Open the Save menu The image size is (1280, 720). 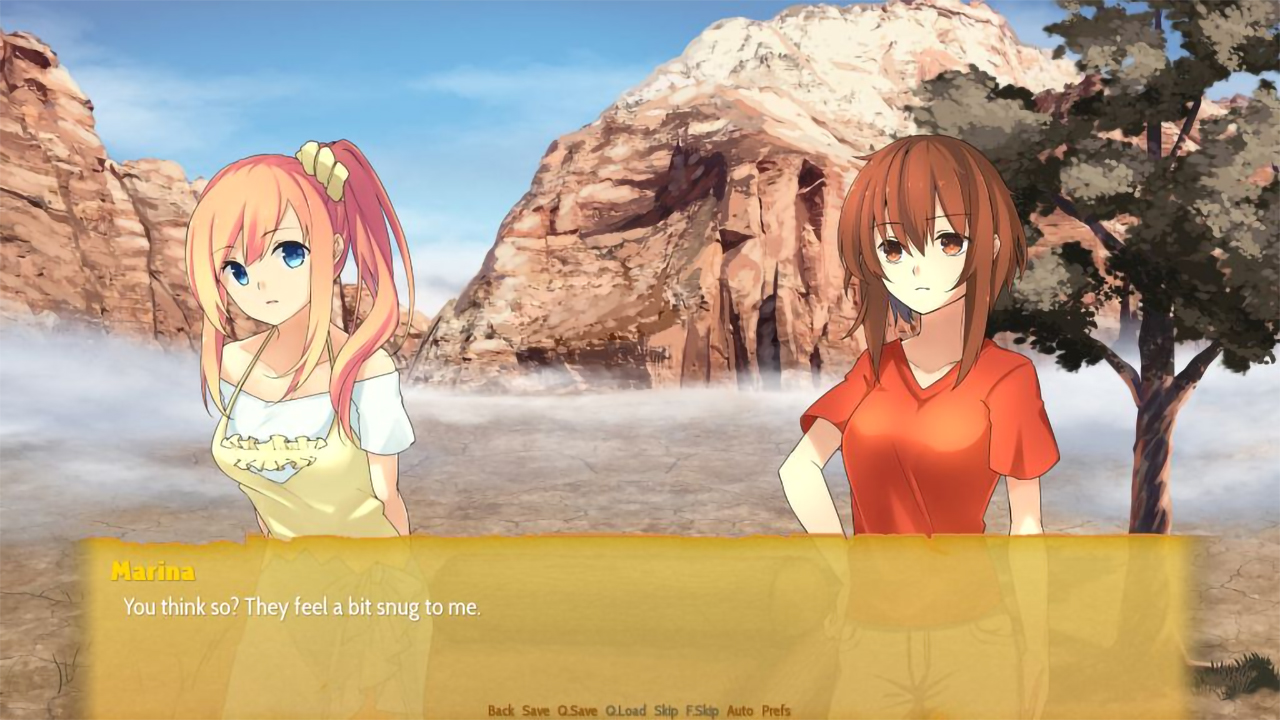click(536, 711)
